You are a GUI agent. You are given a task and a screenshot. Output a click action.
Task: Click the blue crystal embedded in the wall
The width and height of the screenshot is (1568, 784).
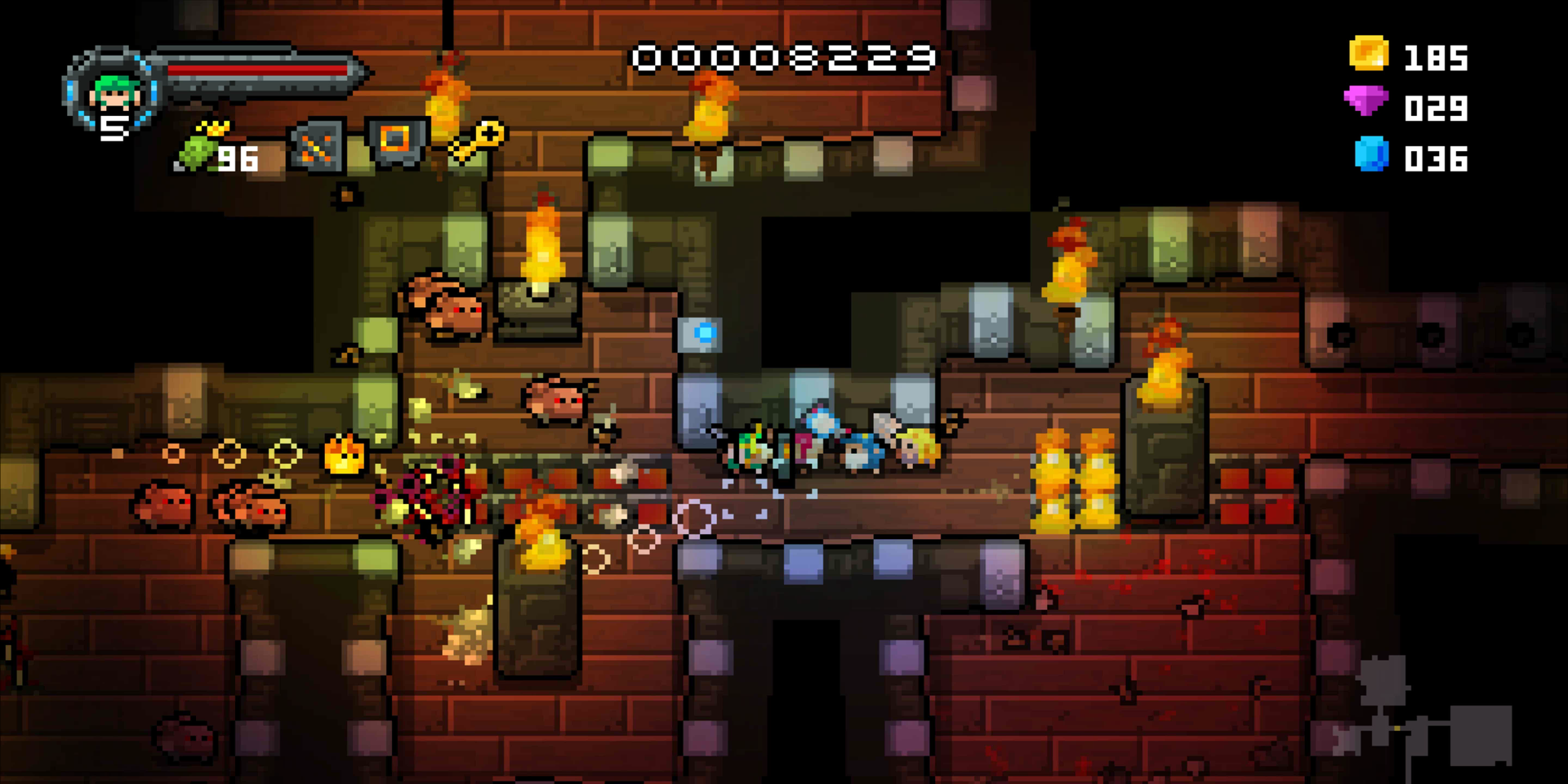tap(706, 331)
